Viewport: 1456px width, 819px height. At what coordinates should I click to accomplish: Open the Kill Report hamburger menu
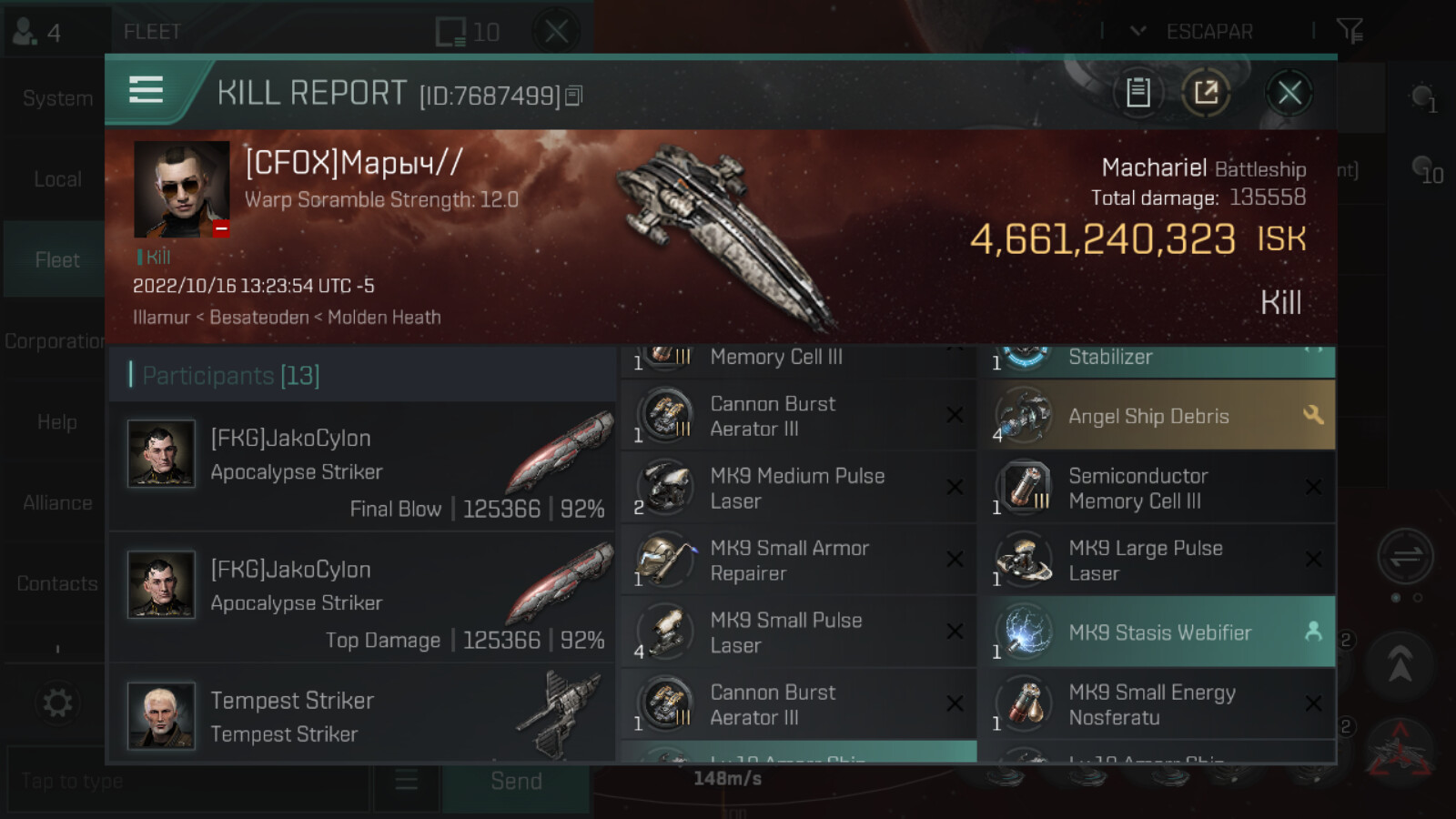147,90
